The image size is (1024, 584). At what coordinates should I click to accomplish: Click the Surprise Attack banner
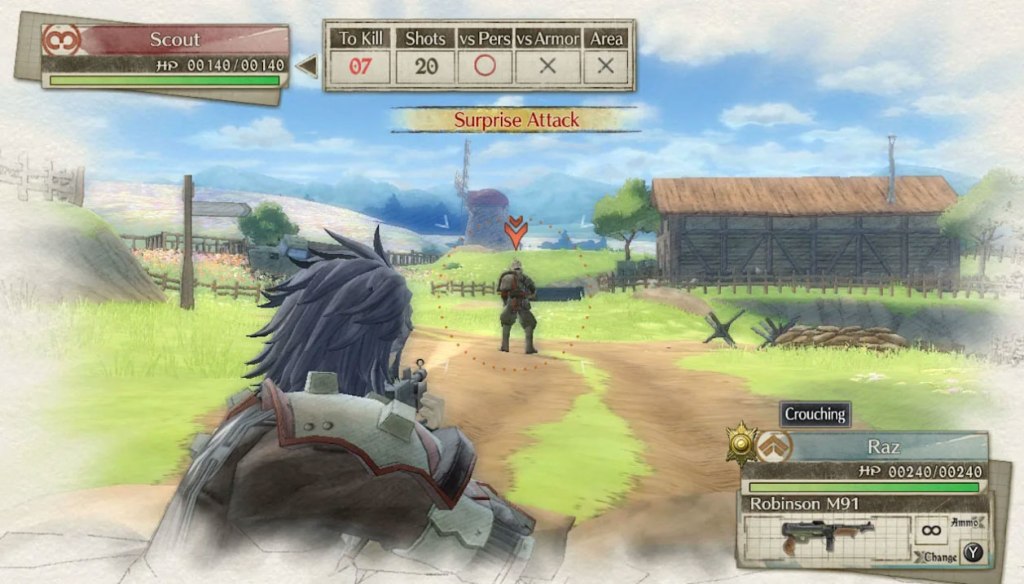pyautogui.click(x=516, y=120)
